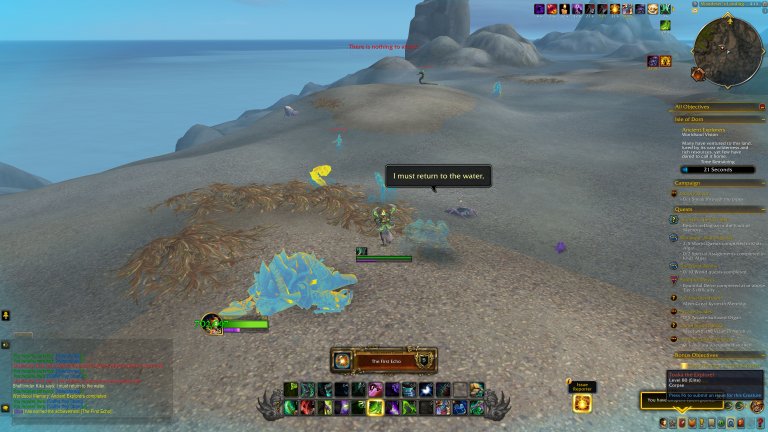Screen dimensions: 768x432
Task: Click the Issue Reporter button
Action: point(581,402)
